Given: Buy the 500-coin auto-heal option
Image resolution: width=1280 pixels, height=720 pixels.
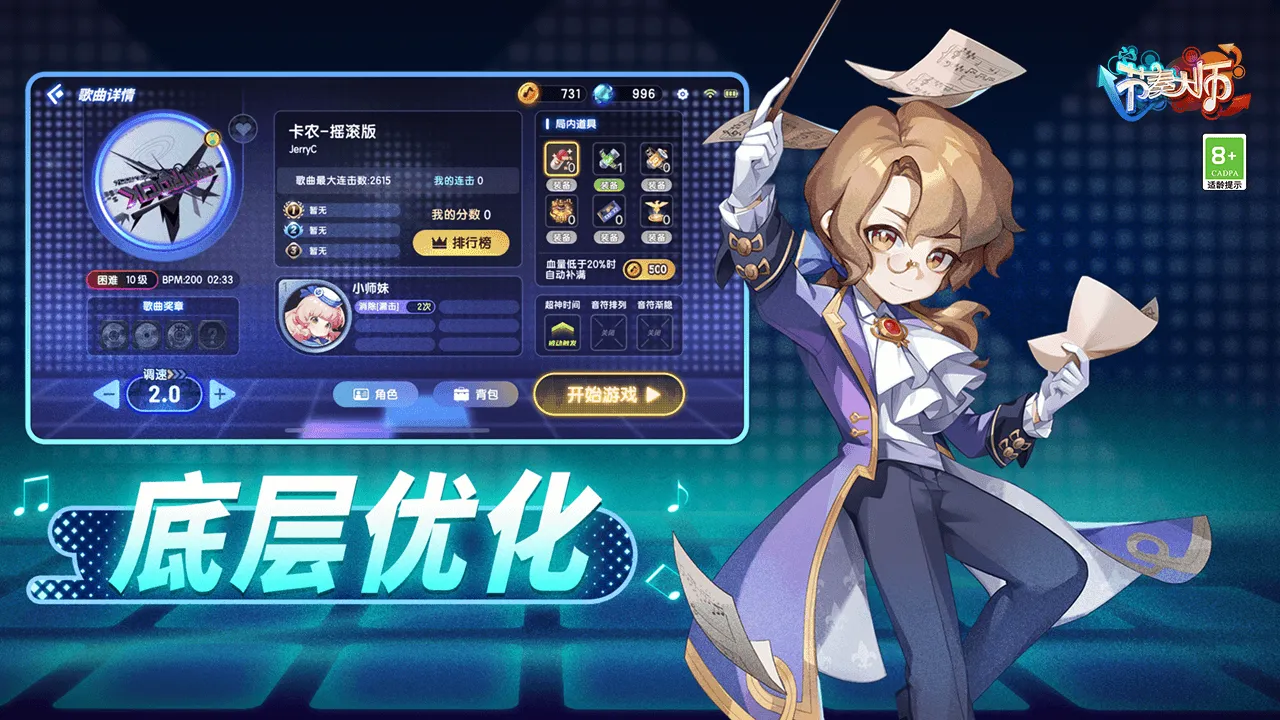Looking at the screenshot, I should (650, 270).
